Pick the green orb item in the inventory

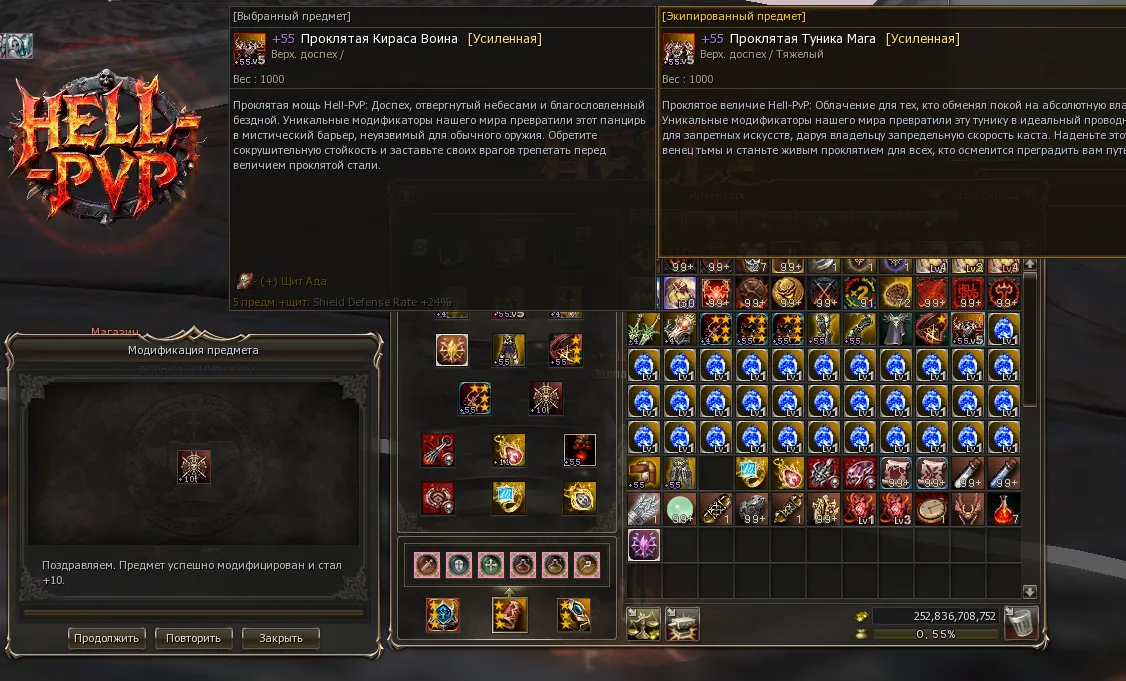point(680,509)
